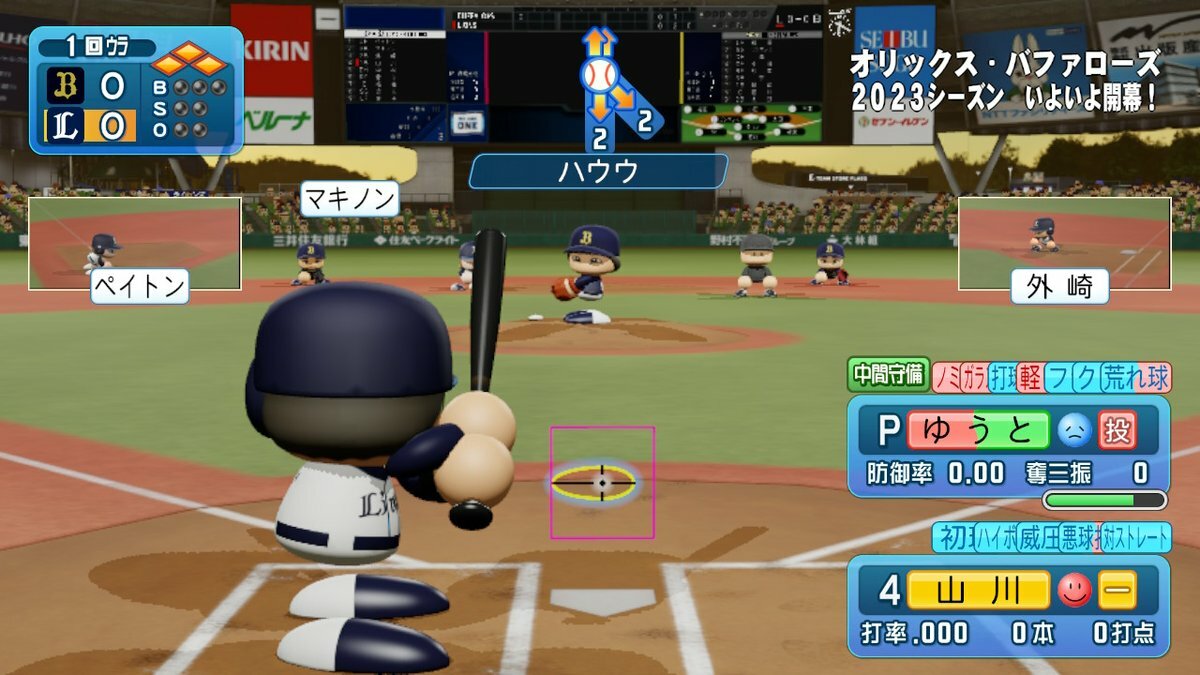Image resolution: width=1200 pixels, height=675 pixels.
Task: Select the 外崎 runner inset view
Action: 1064,243
